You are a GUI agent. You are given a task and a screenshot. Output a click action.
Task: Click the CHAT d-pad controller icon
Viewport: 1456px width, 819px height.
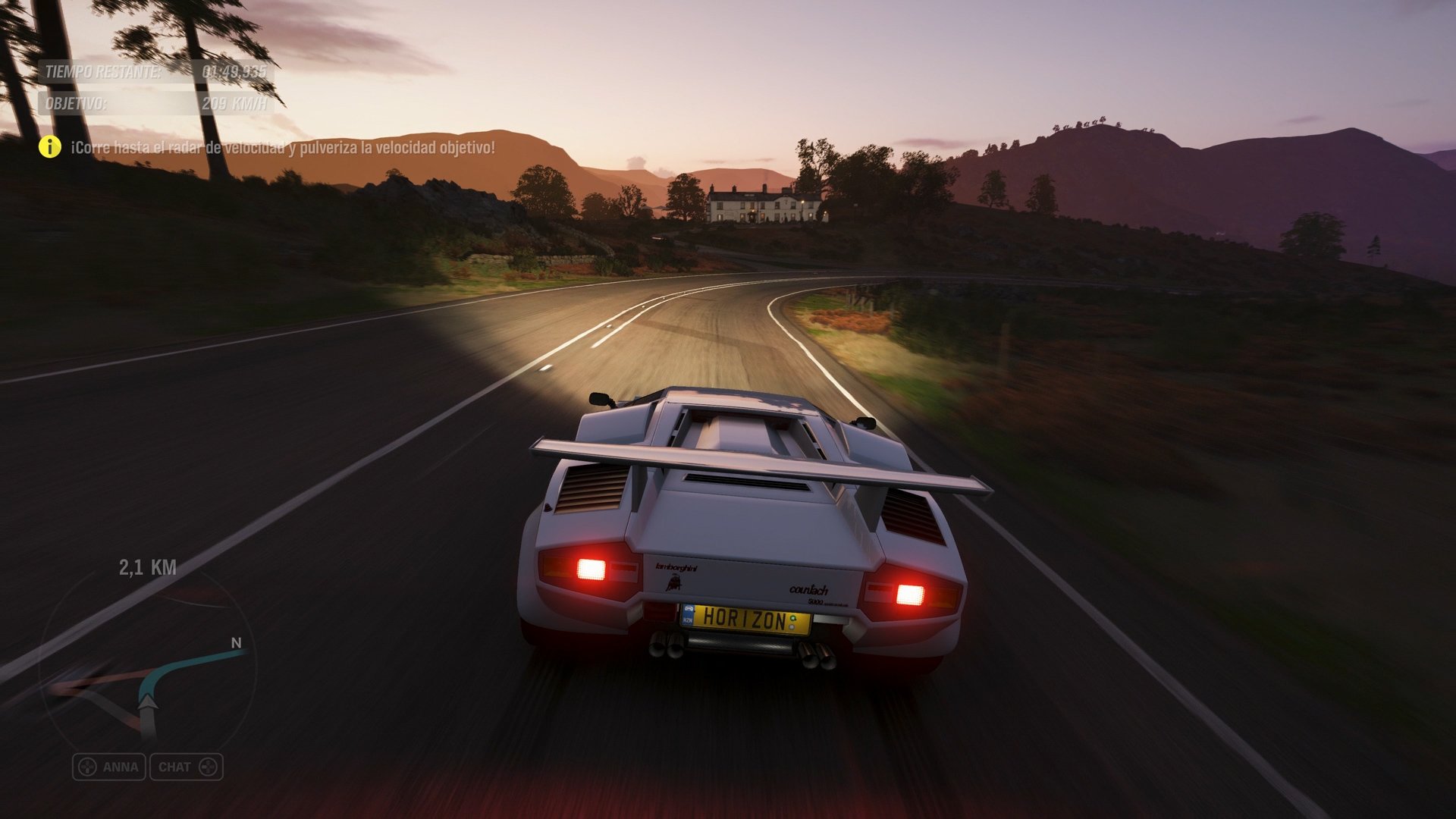(x=207, y=767)
